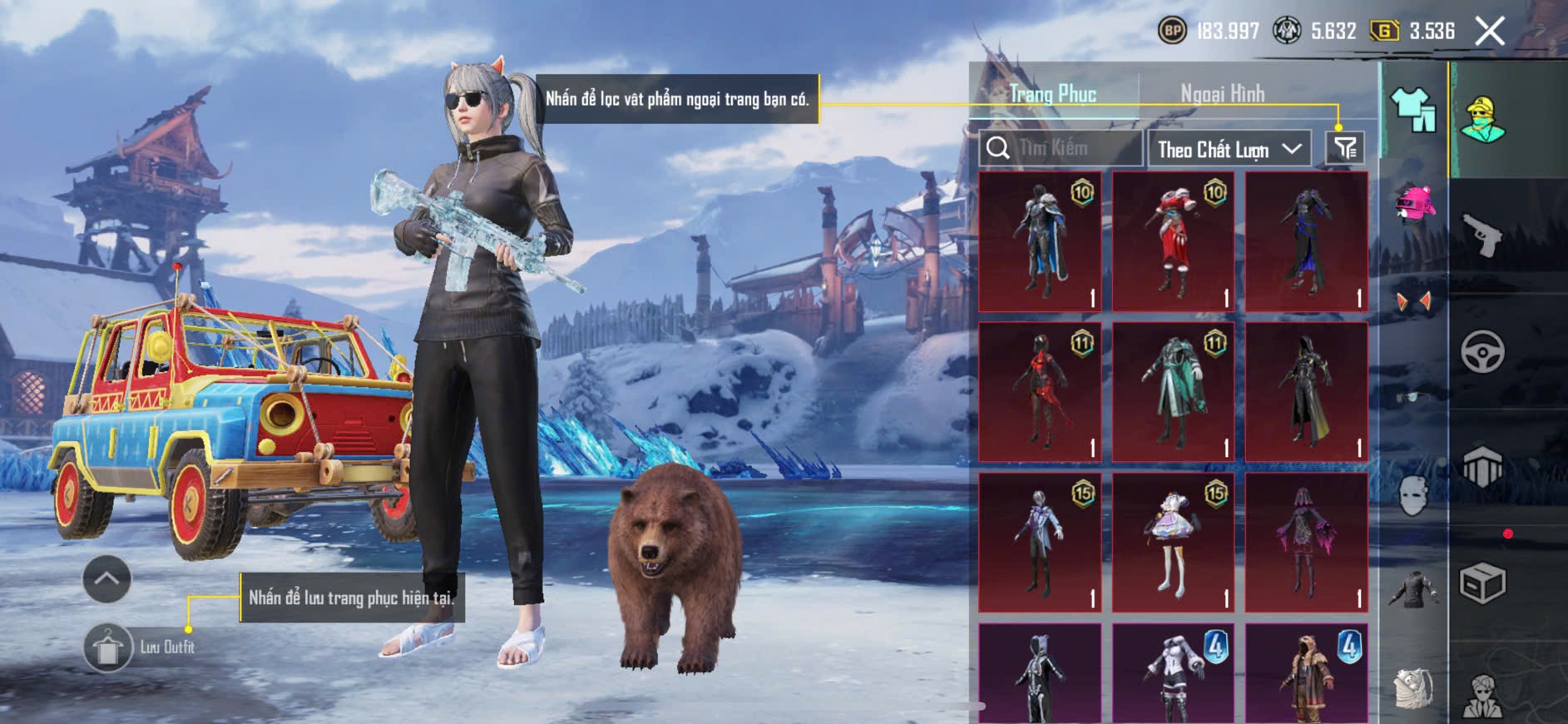Toggle the owned-items filter funnel icon

(1345, 149)
